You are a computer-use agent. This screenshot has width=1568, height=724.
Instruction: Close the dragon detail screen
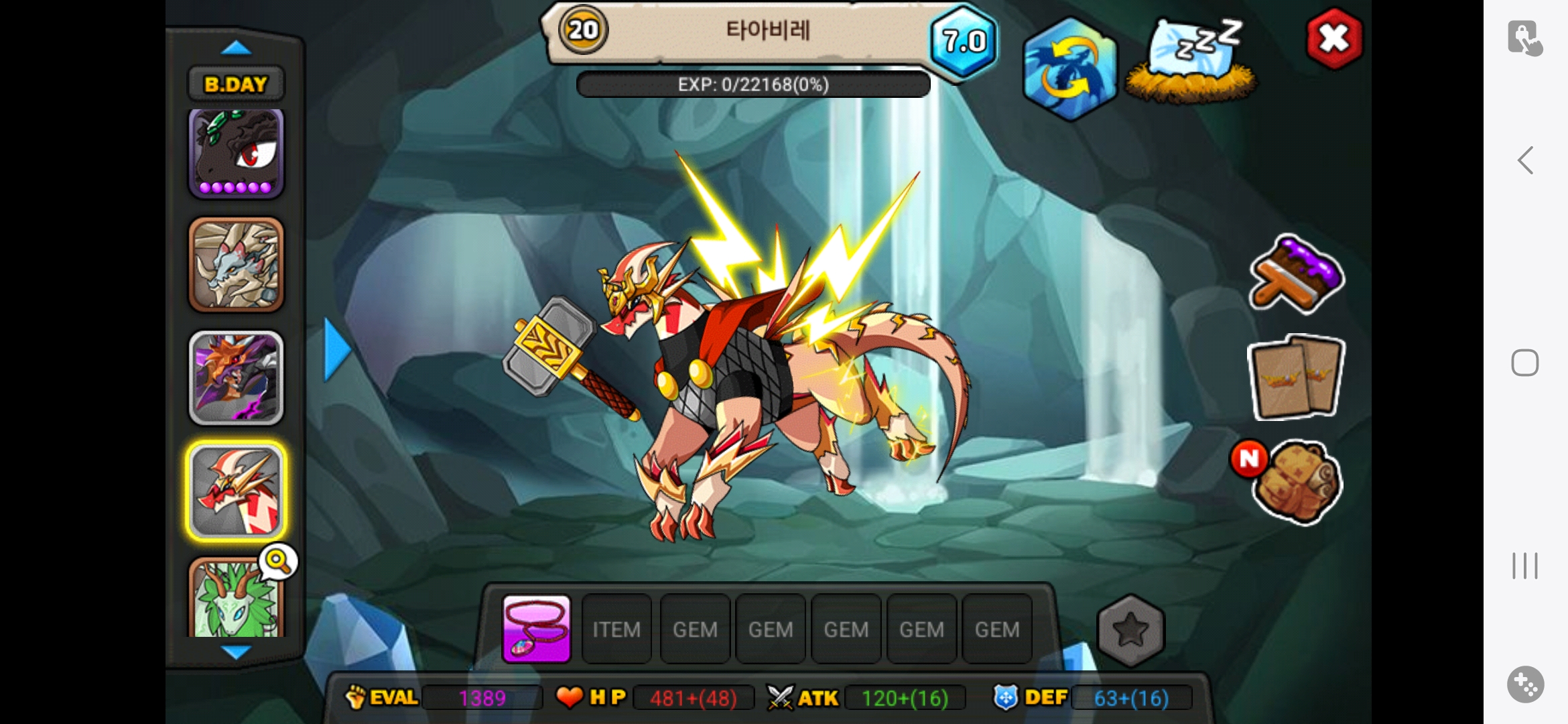(x=1333, y=39)
